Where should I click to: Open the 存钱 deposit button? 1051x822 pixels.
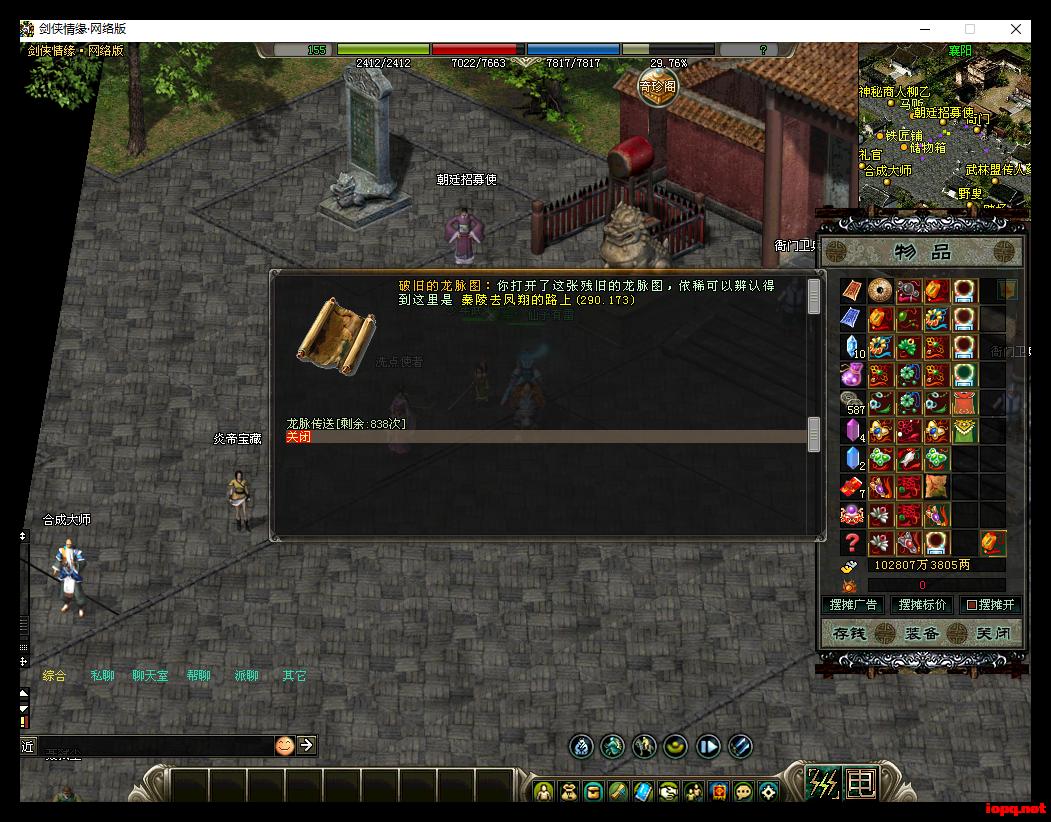tap(849, 633)
